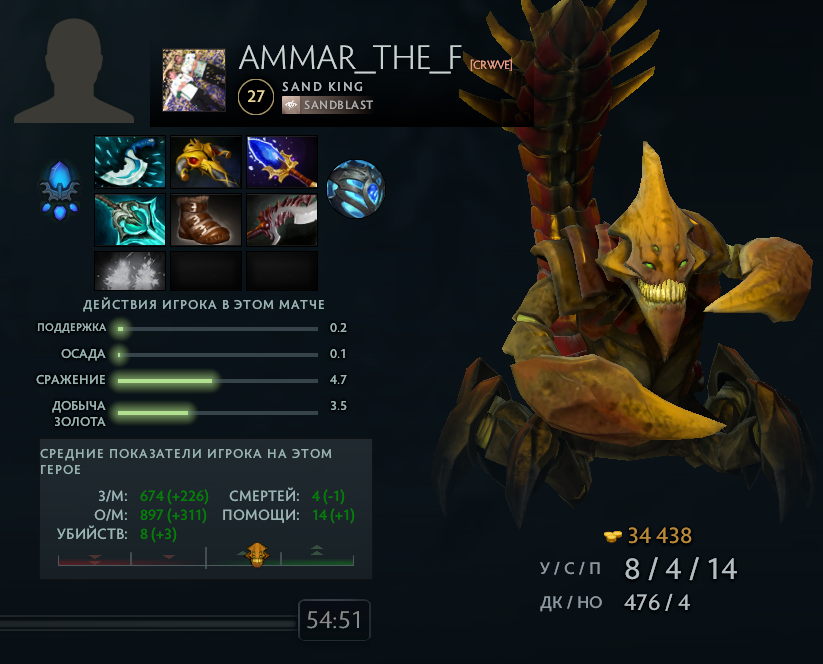Inspect the red serrated blade item

[282, 220]
